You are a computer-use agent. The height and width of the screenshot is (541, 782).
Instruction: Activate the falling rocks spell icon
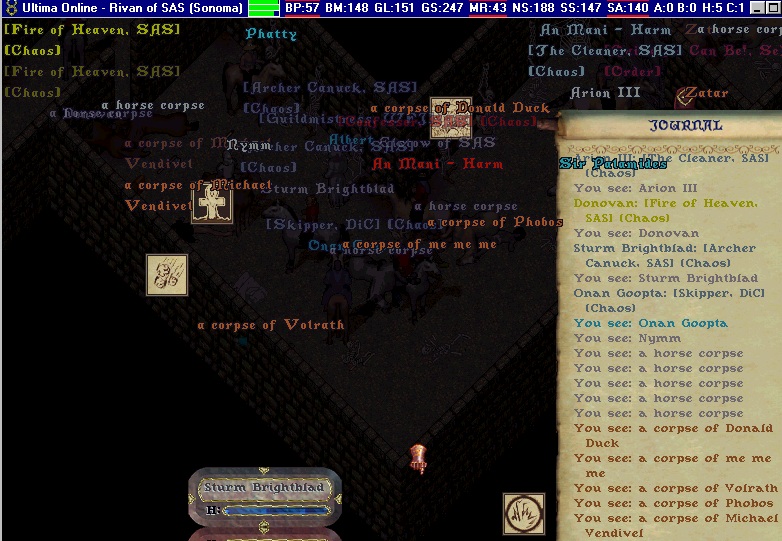pyautogui.click(x=167, y=274)
